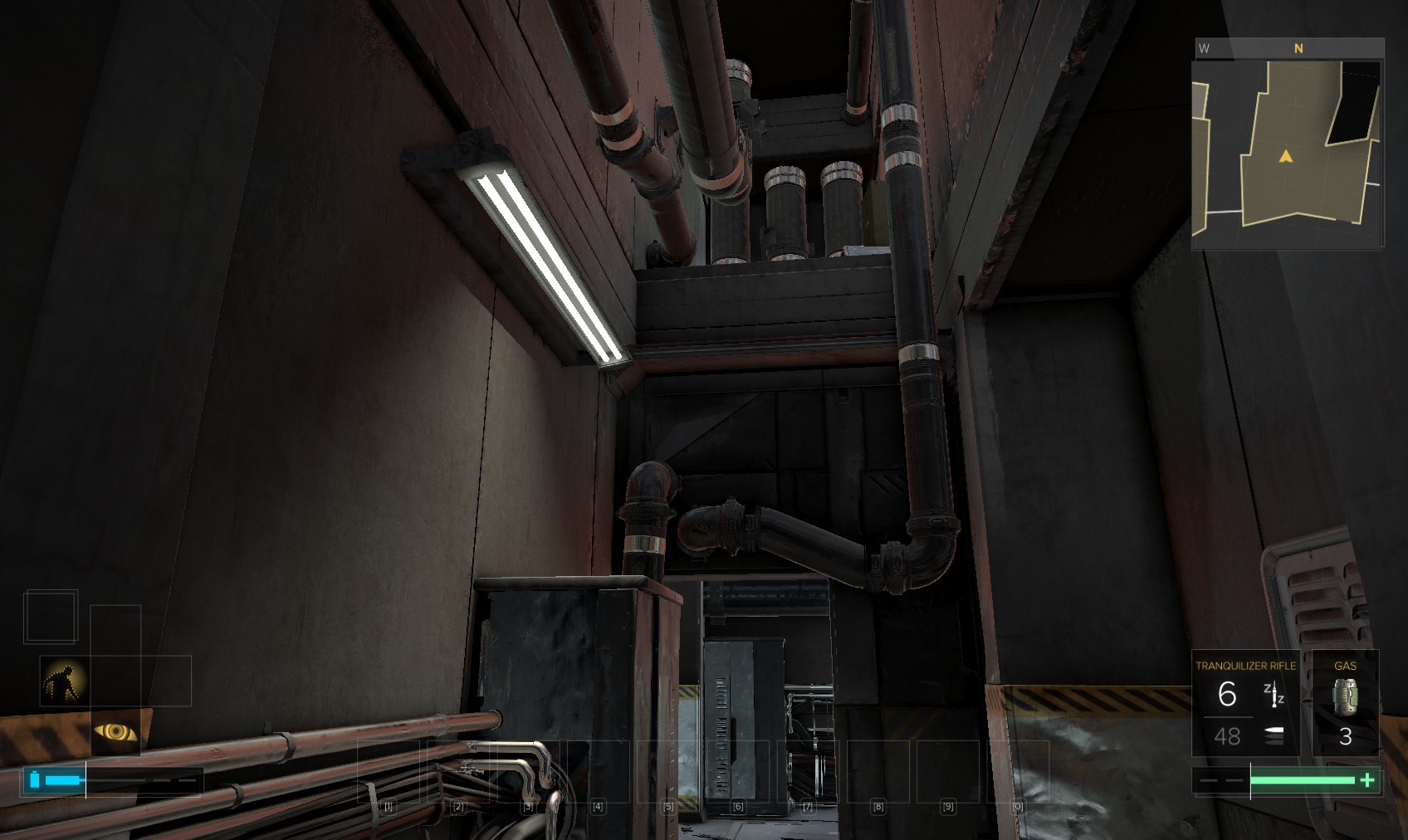Viewport: 1408px width, 840px height.
Task: Activate the glowing figure augmentation icon
Action: pos(64,681)
